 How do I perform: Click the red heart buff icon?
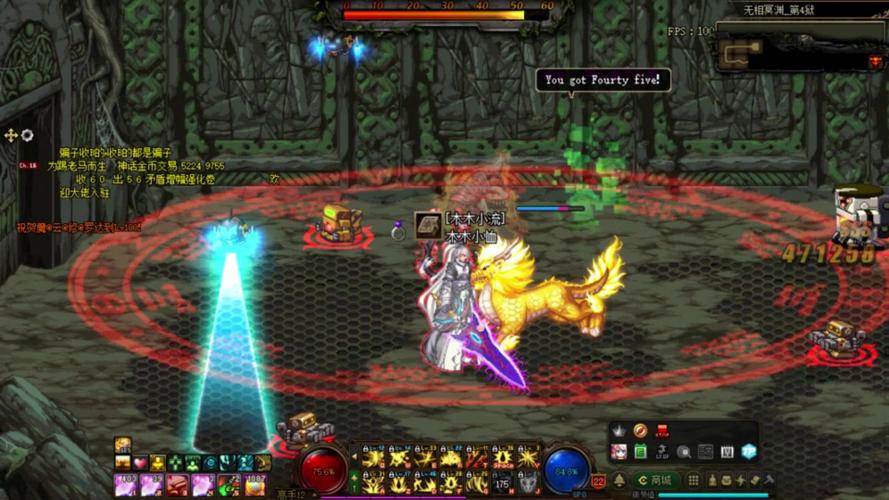[141, 463]
